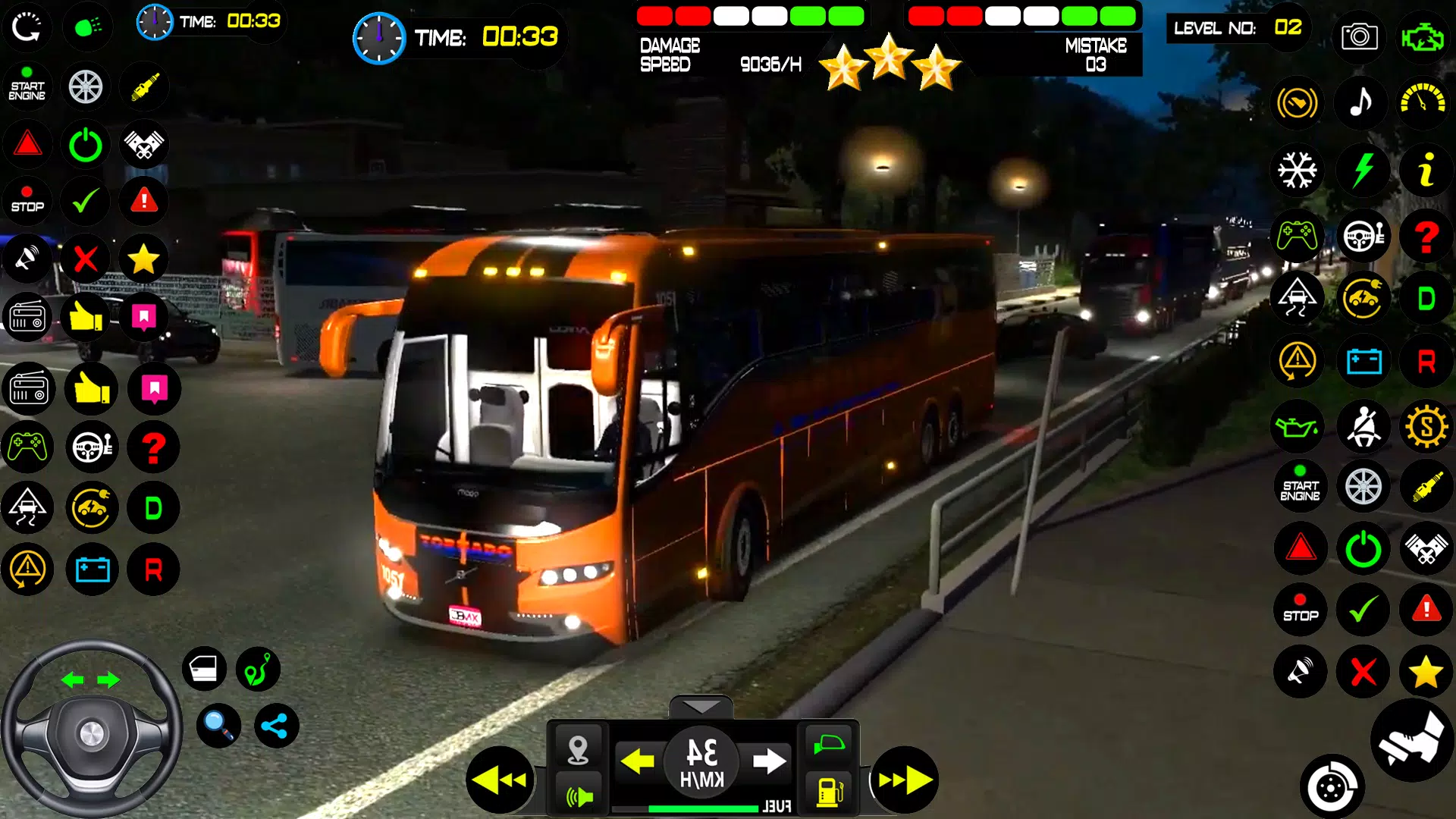Select the yellow fuel pump icon
The width and height of the screenshot is (1456, 819).
point(830,791)
